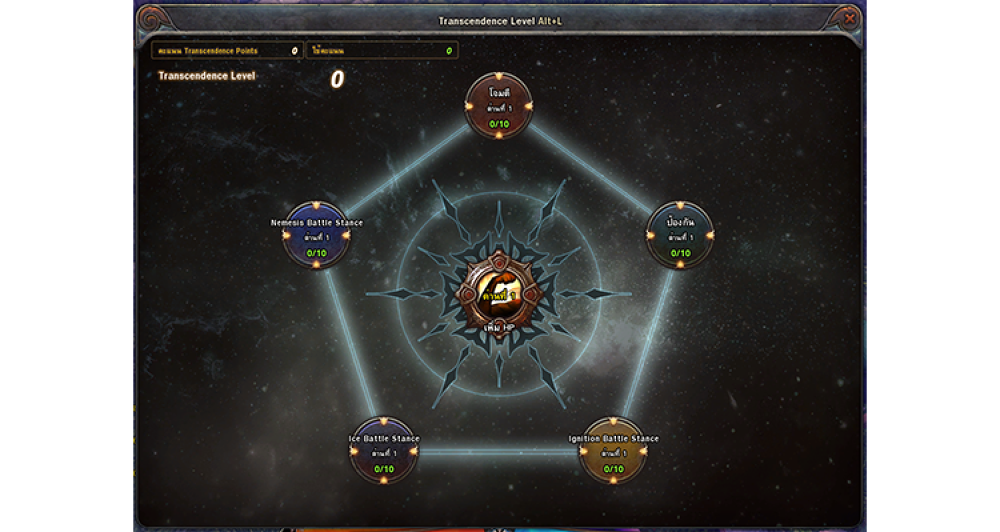Pick the Ice Battle Stance node
Screen dimensions: 1000x532
click(384, 451)
